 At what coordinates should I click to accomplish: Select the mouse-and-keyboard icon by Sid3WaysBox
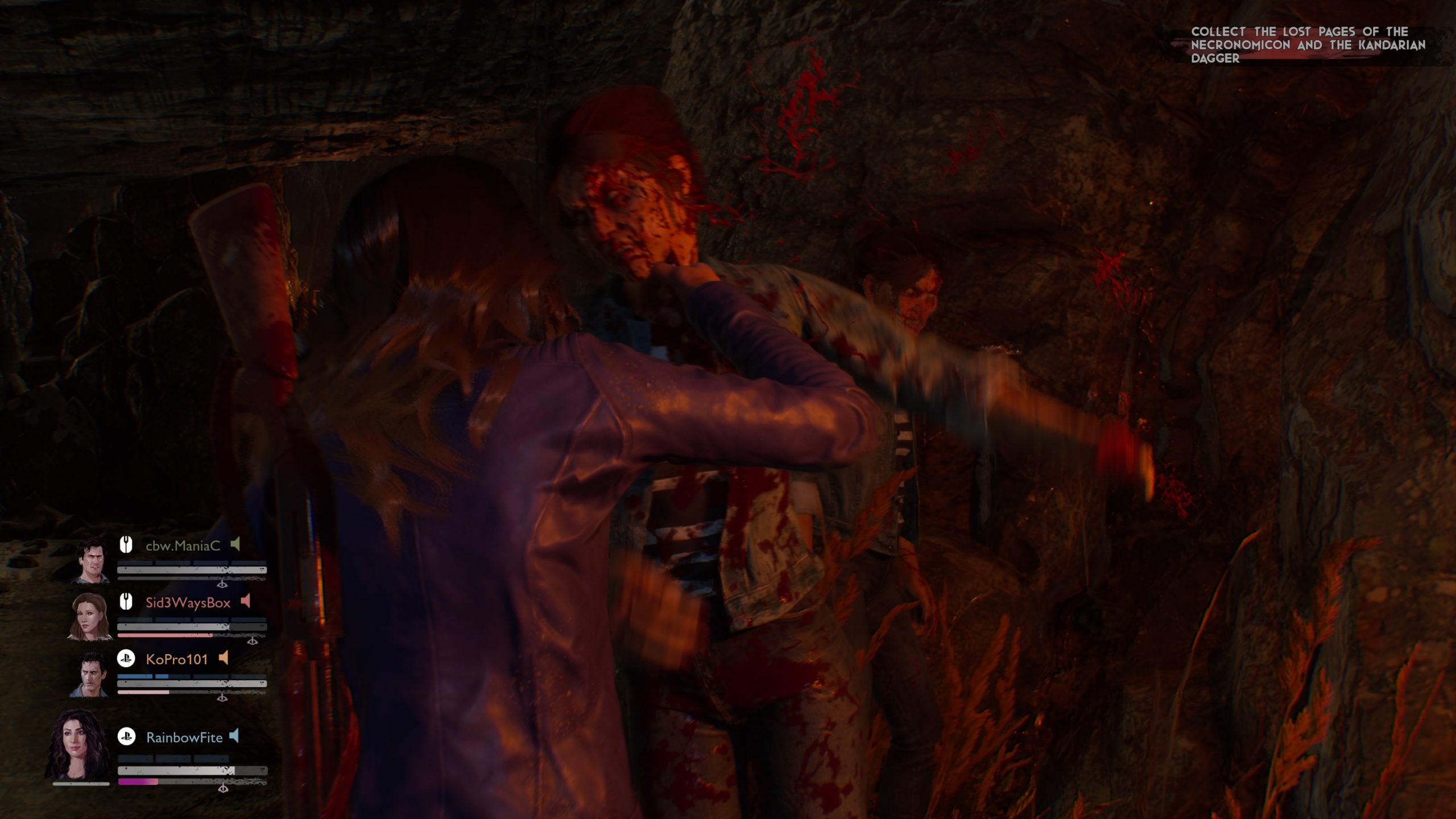pos(126,602)
